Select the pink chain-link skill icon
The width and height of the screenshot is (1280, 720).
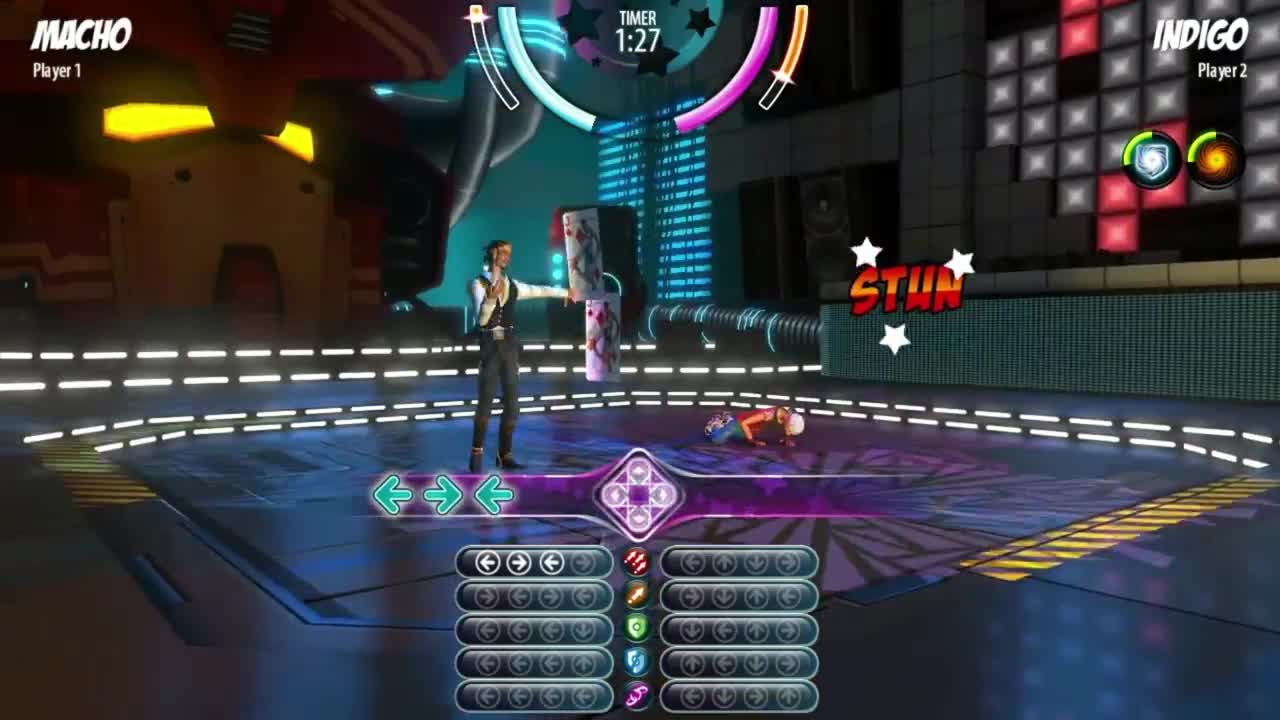click(x=636, y=696)
